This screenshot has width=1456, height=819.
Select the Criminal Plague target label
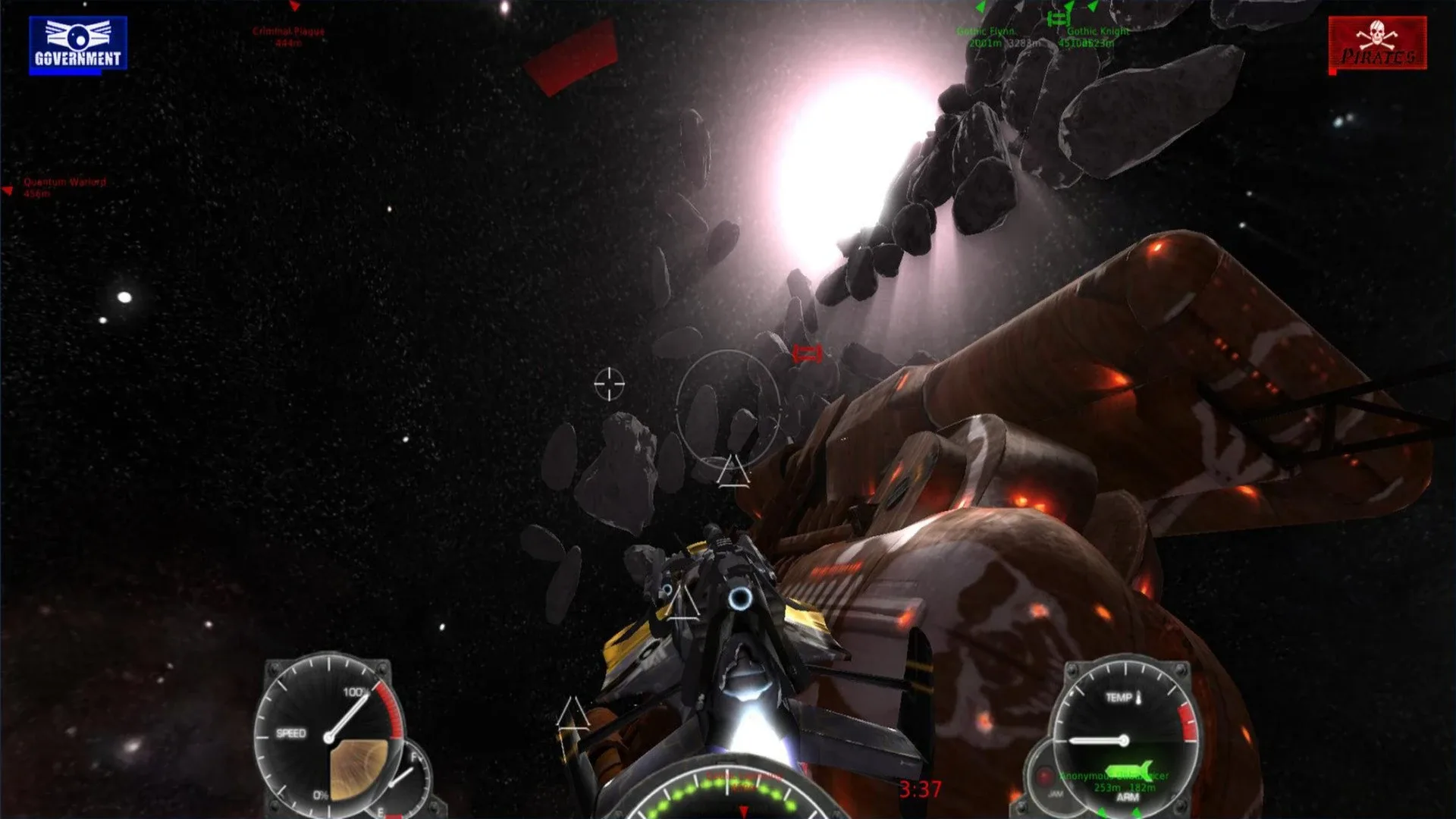[287, 33]
